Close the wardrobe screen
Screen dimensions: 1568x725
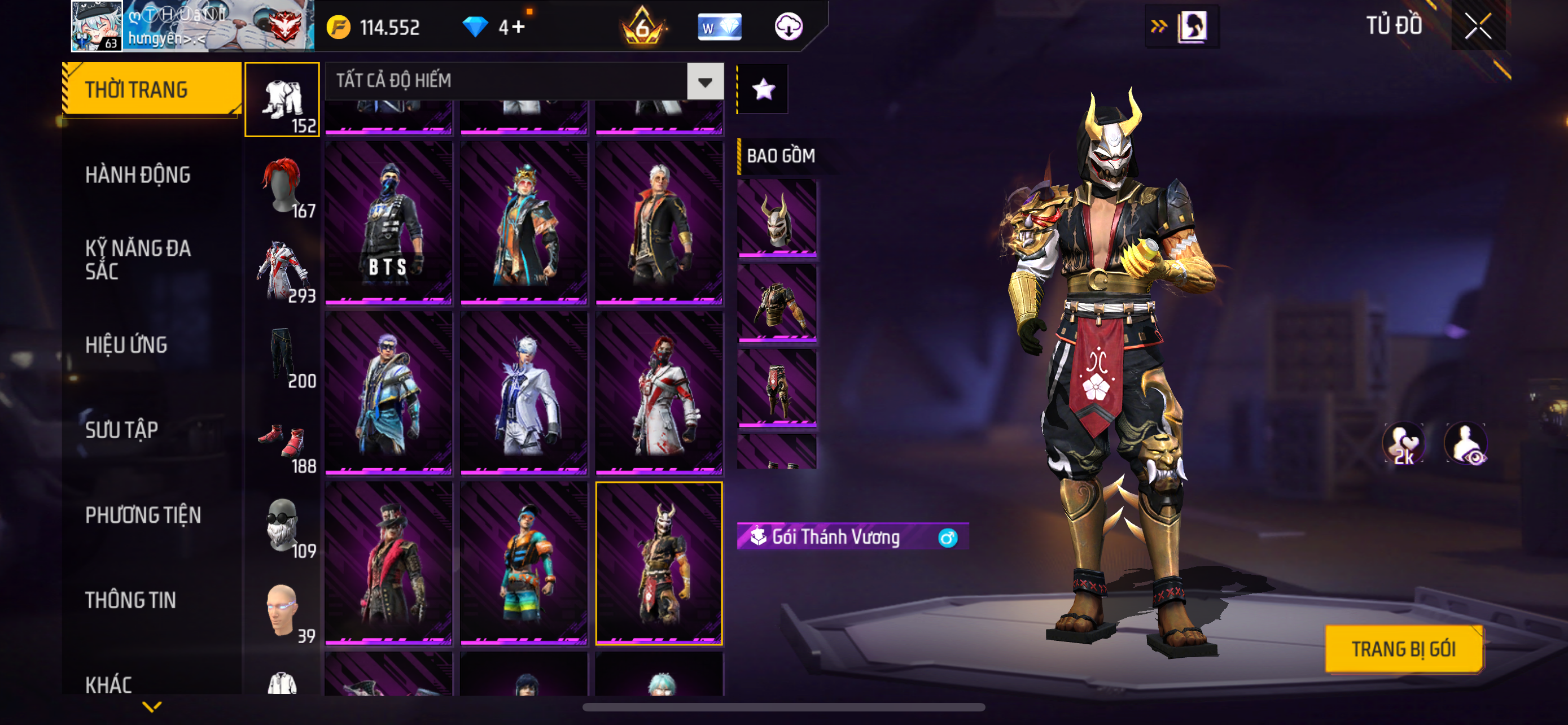[x=1477, y=26]
